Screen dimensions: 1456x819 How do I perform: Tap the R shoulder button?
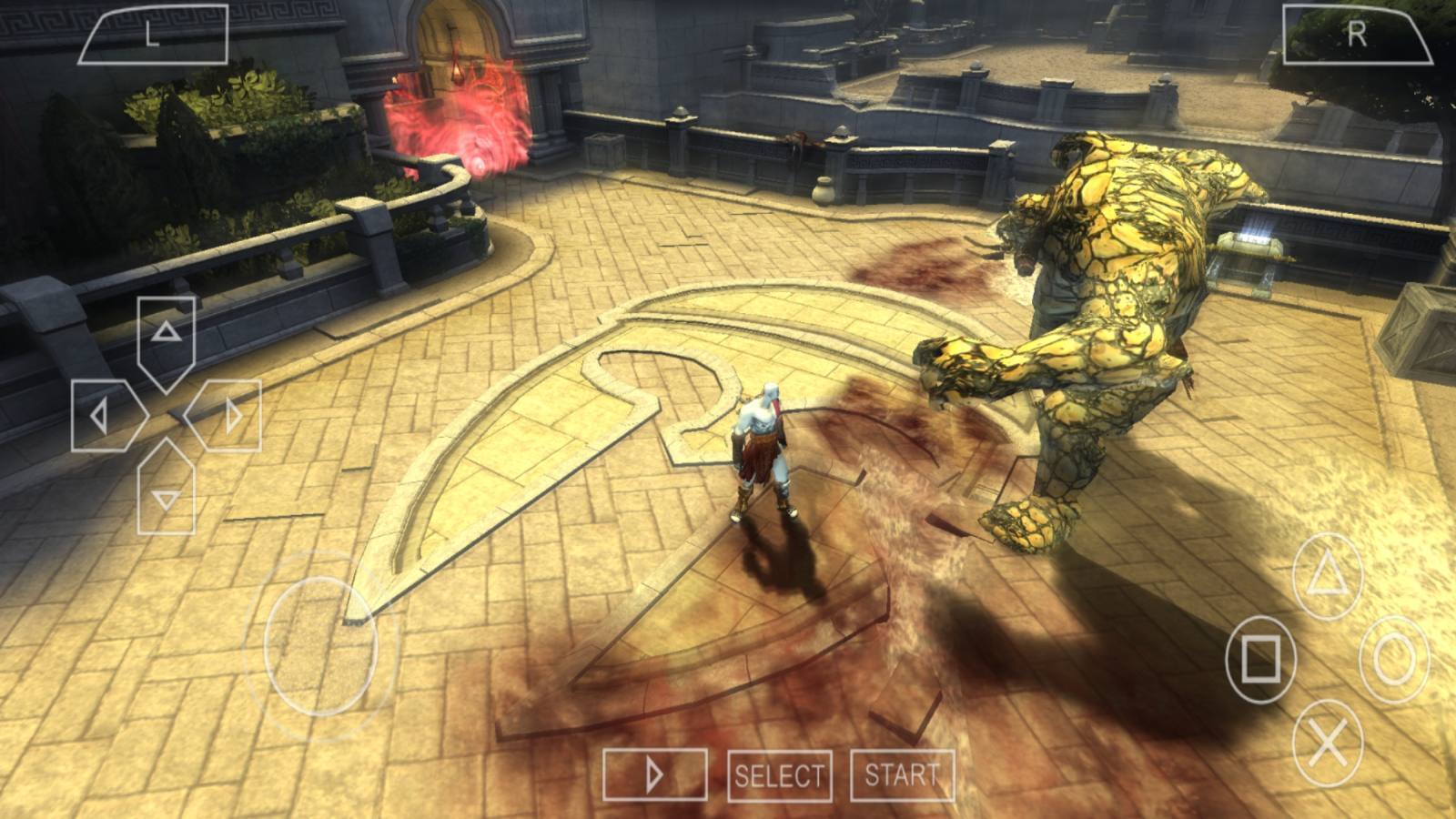click(1356, 35)
